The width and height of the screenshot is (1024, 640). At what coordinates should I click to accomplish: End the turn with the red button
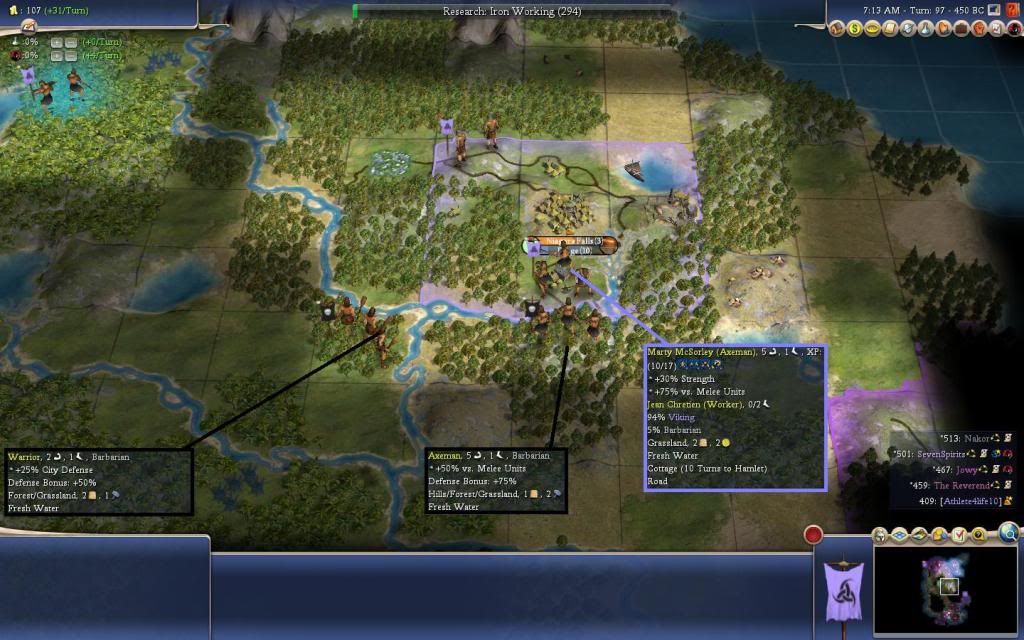pos(813,534)
